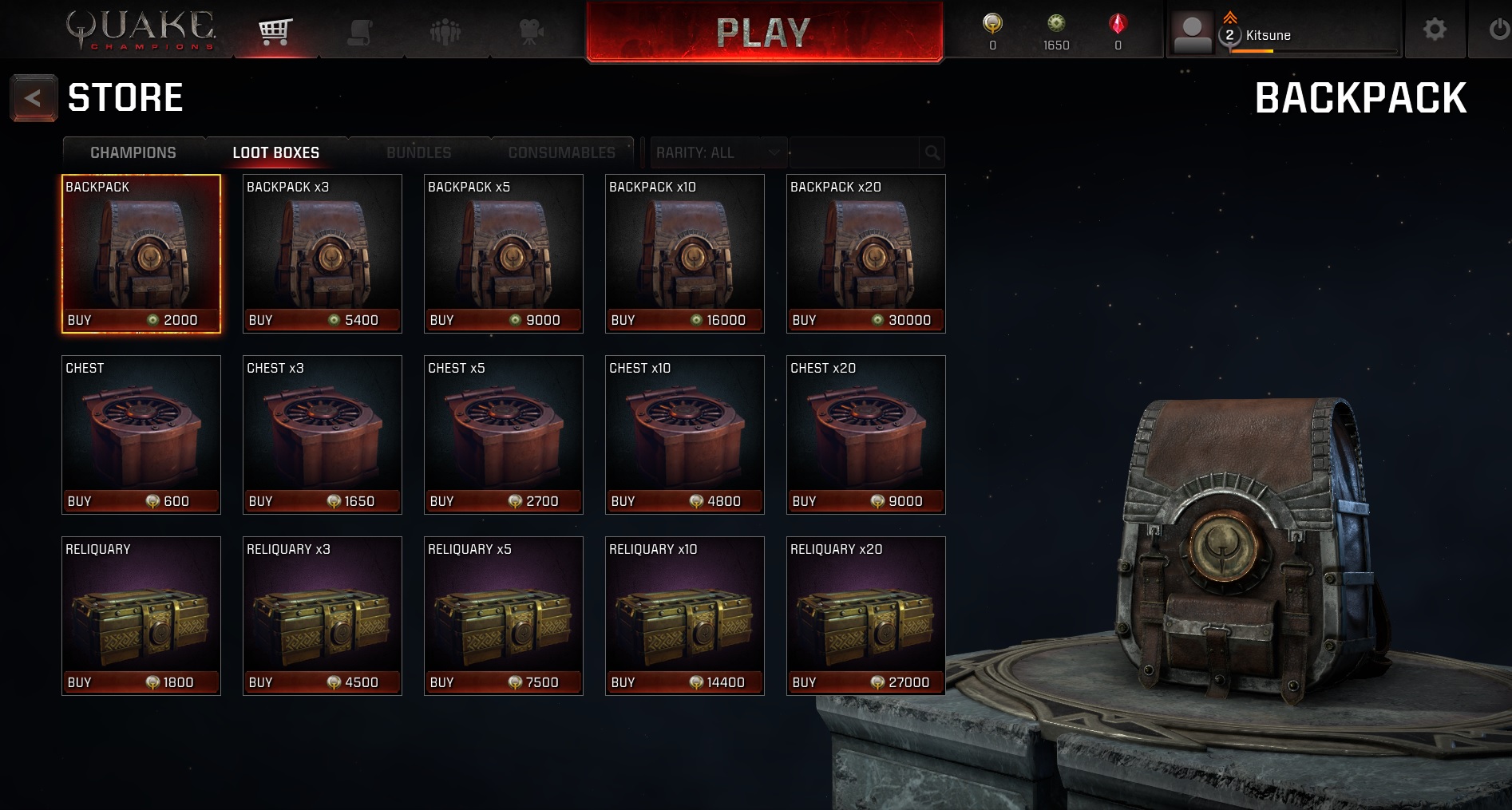Viewport: 1512px width, 810px height.
Task: Select the Chest x5 loot box
Action: (x=503, y=434)
